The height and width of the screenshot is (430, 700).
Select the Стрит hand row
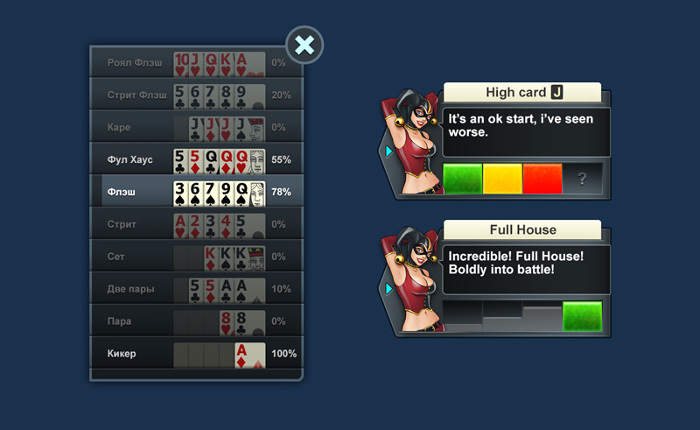[x=195, y=224]
